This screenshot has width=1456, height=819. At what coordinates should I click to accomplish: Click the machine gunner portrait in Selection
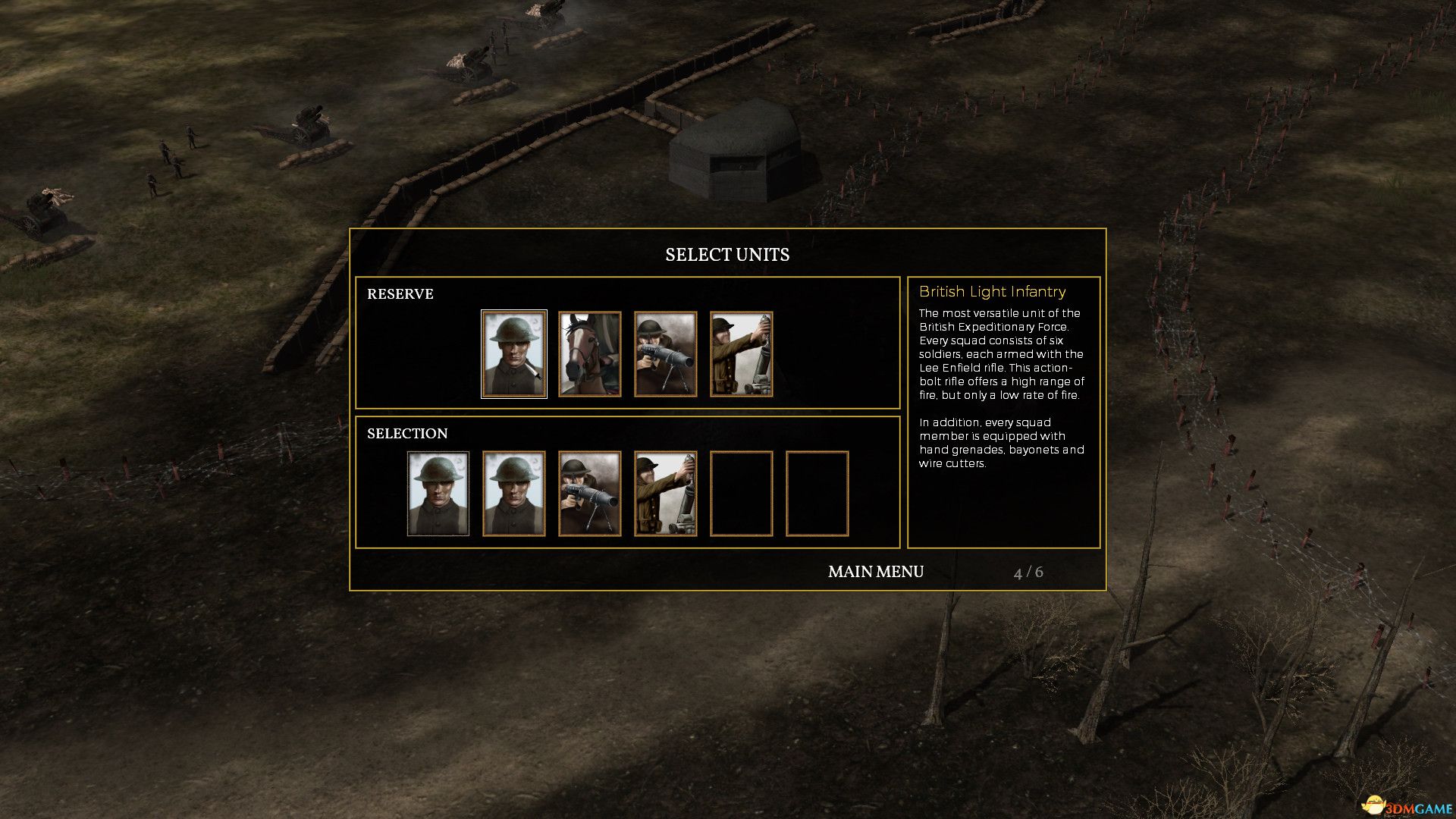click(x=590, y=493)
